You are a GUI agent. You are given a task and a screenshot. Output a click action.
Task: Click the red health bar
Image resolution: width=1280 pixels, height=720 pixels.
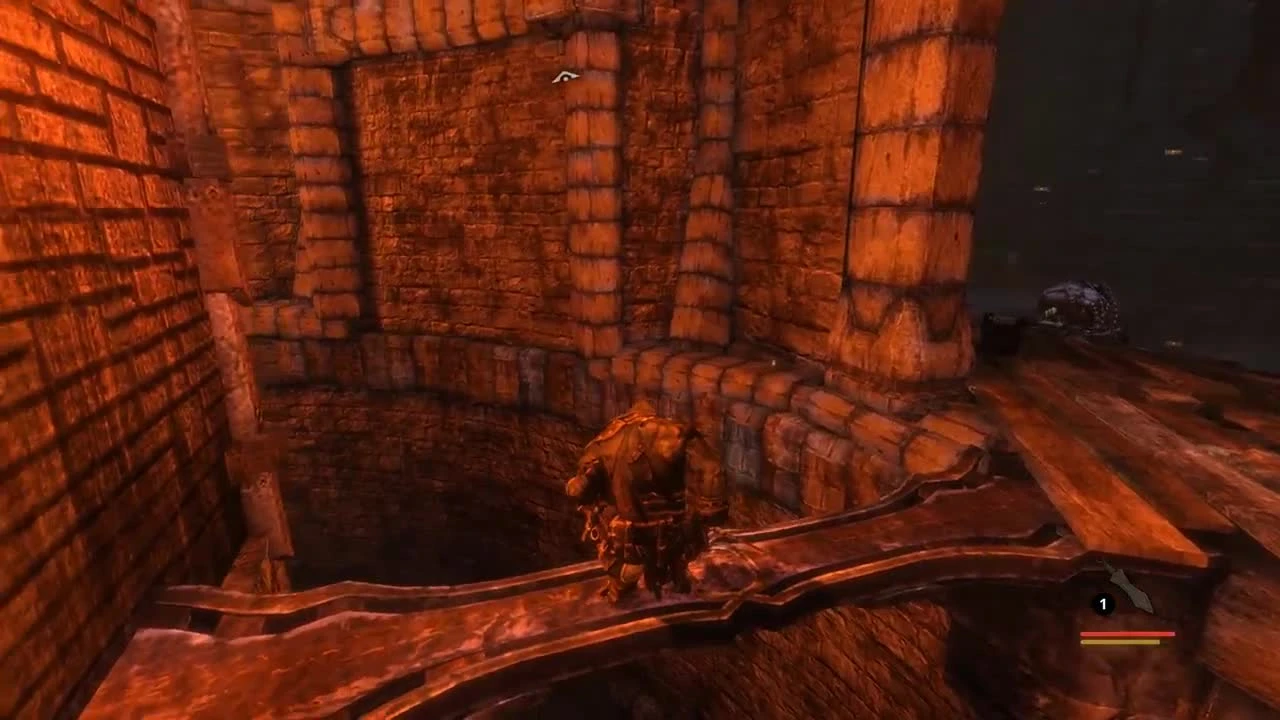[x=1128, y=634]
